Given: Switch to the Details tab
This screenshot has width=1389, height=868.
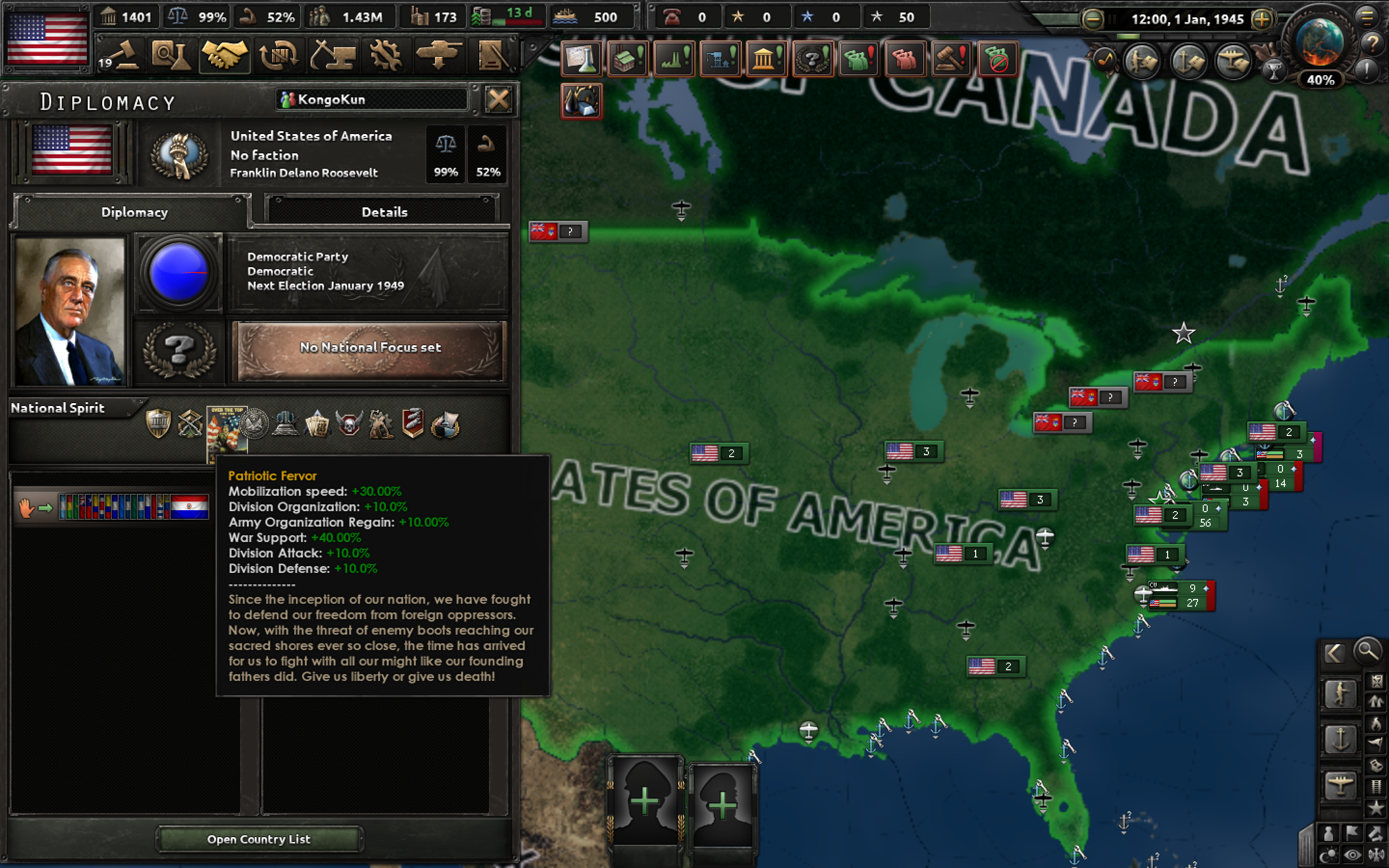Looking at the screenshot, I should [x=384, y=212].
